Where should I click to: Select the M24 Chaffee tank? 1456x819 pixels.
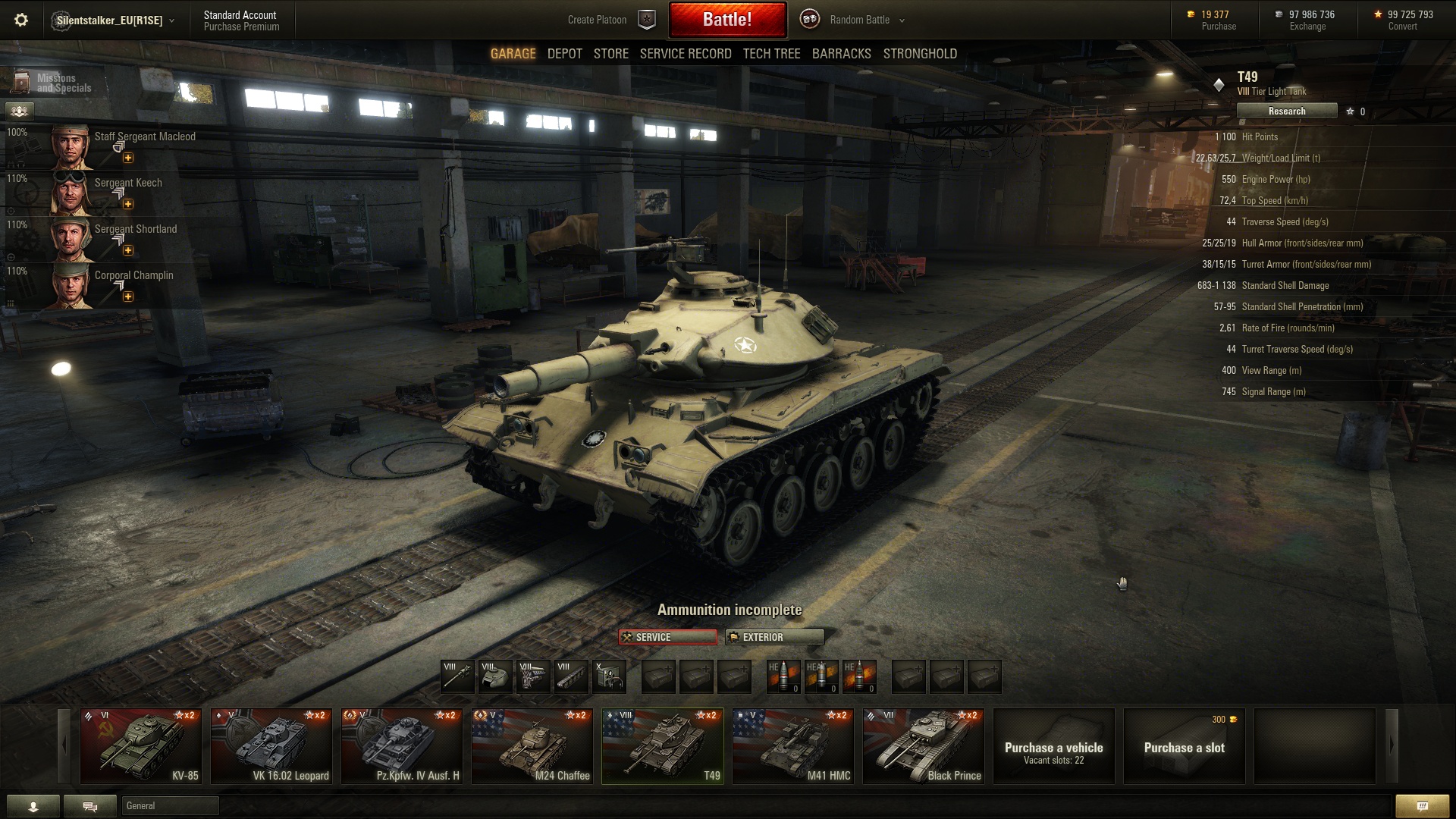point(532,746)
